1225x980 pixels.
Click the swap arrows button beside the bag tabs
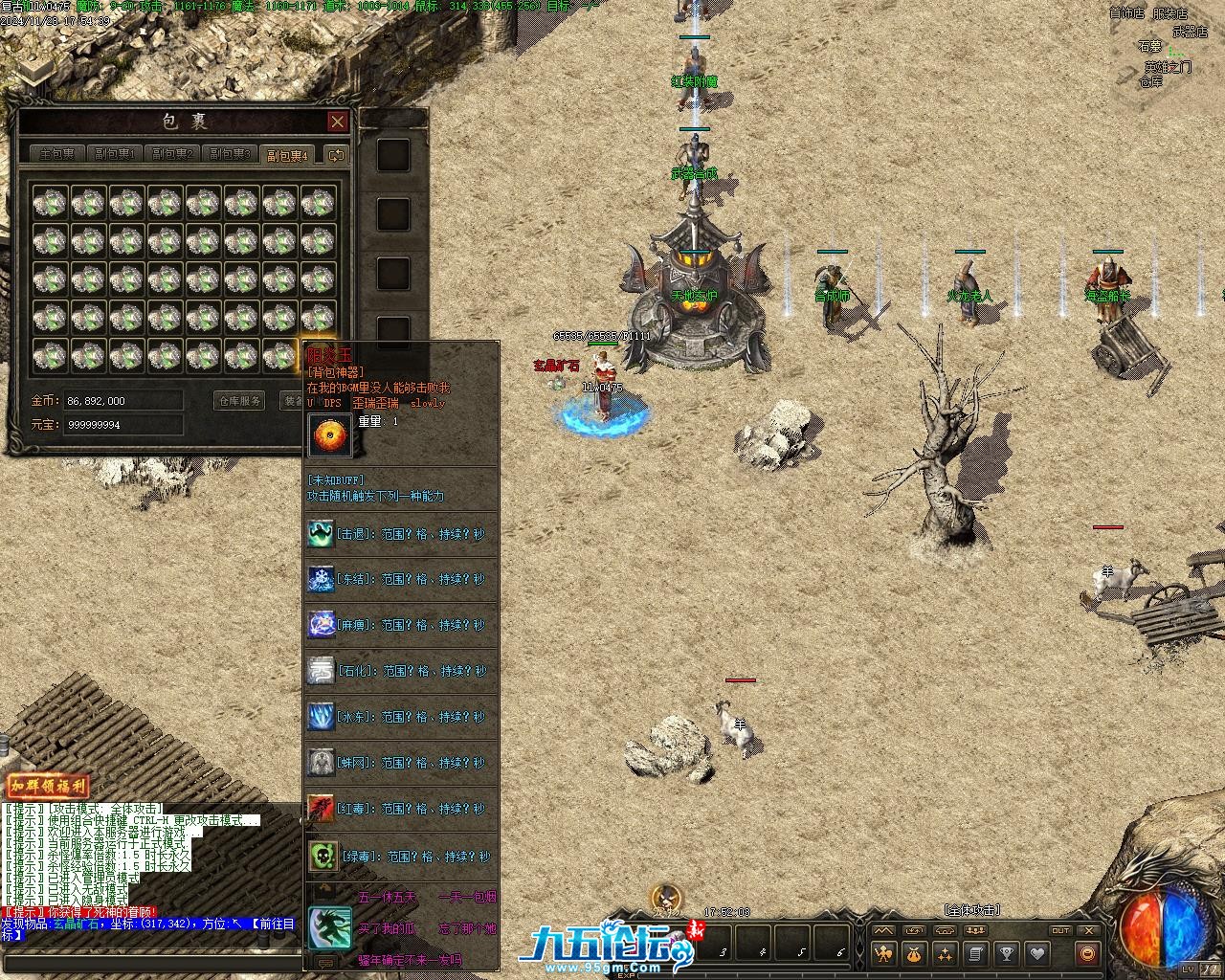(335, 155)
